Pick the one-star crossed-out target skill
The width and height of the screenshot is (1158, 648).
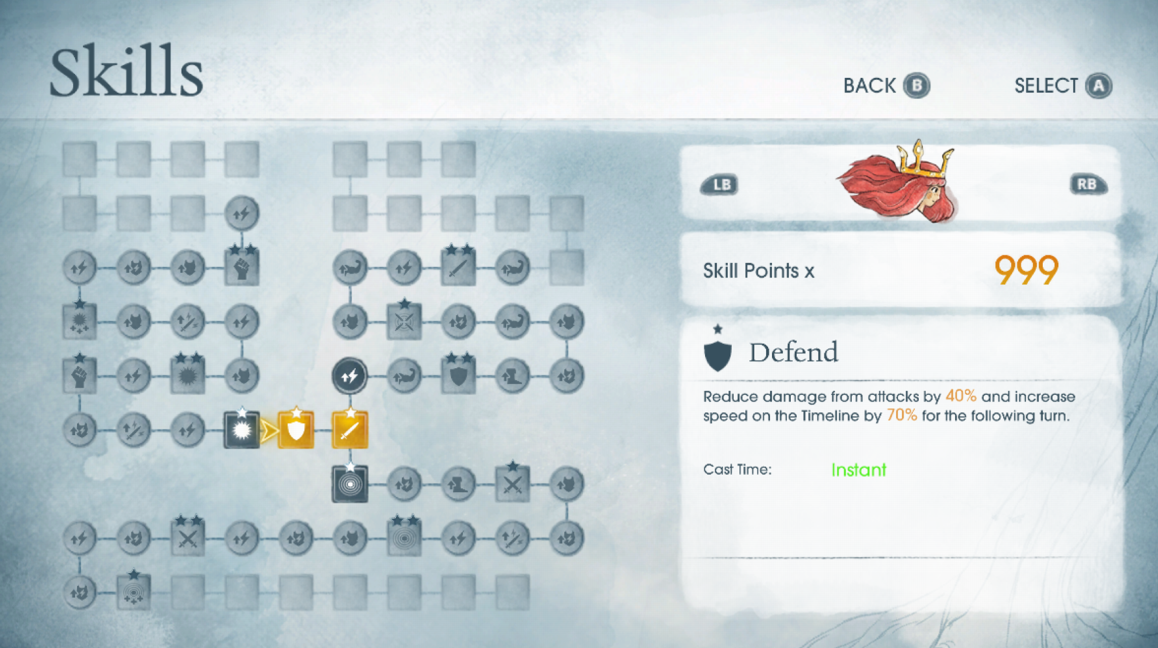(x=404, y=322)
